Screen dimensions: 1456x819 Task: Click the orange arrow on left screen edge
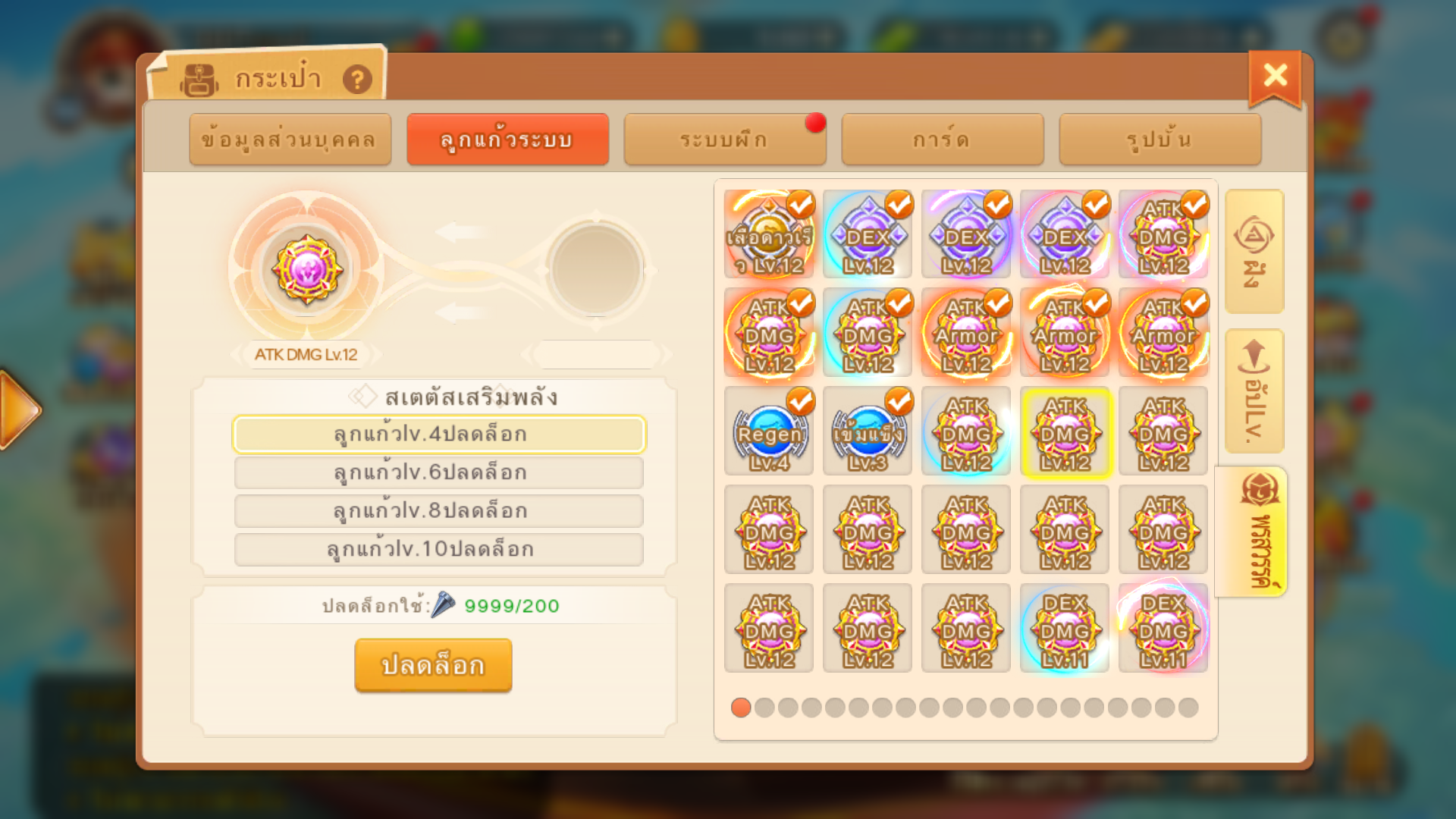click(x=19, y=410)
